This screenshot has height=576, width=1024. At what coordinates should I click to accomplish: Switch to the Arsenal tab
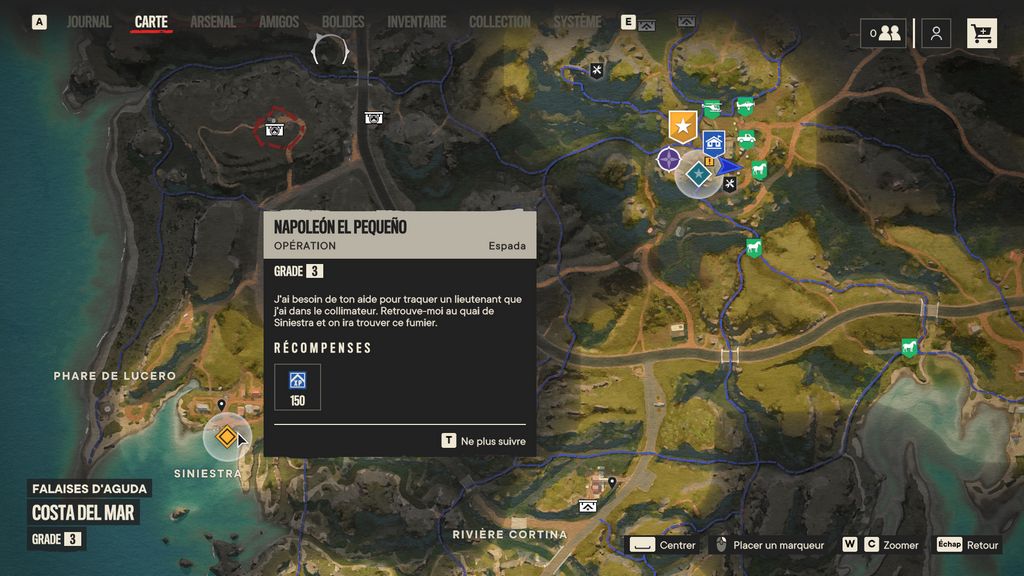(213, 21)
